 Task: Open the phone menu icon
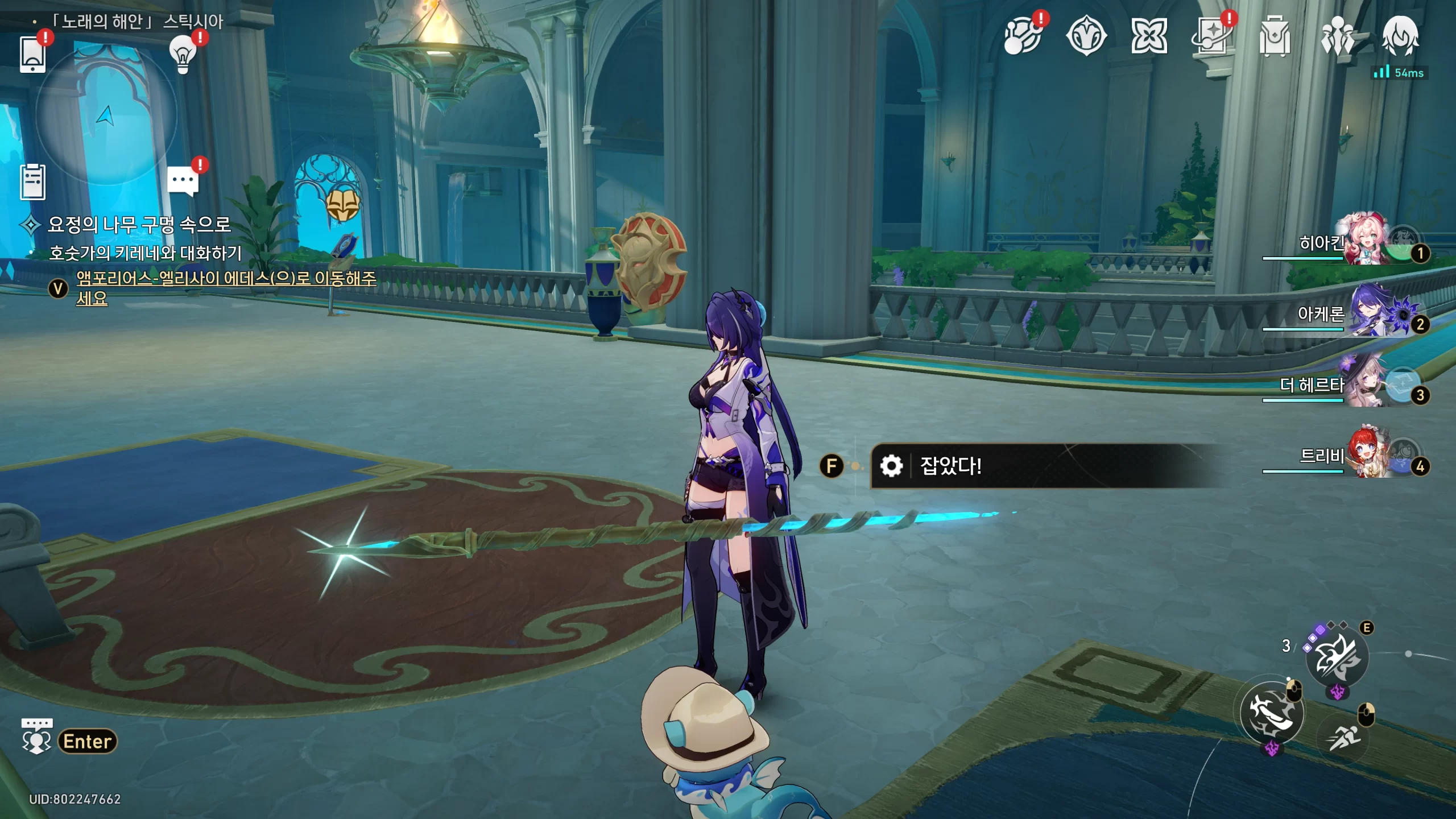click(x=32, y=54)
